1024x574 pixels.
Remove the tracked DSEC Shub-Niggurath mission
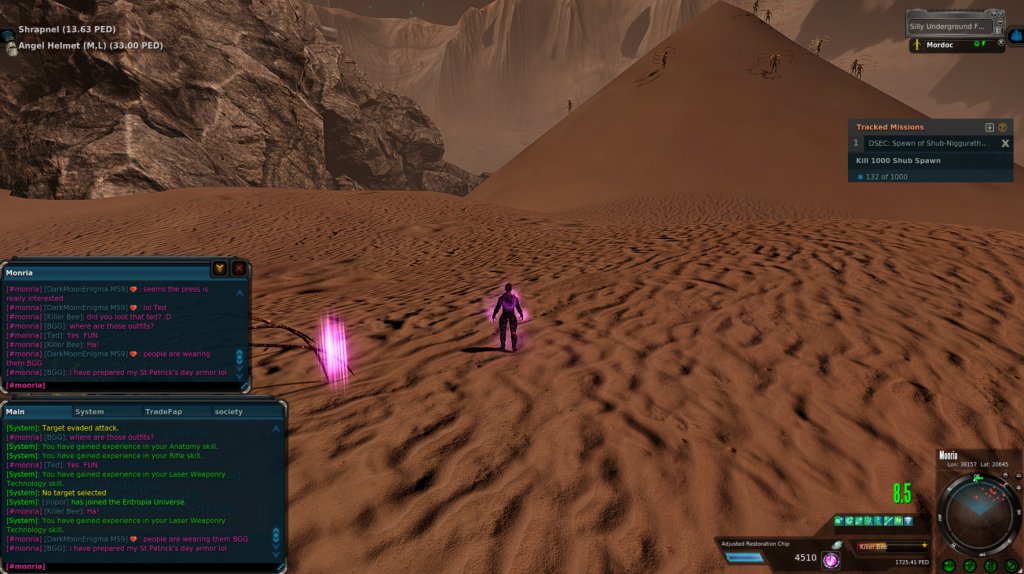click(1005, 143)
